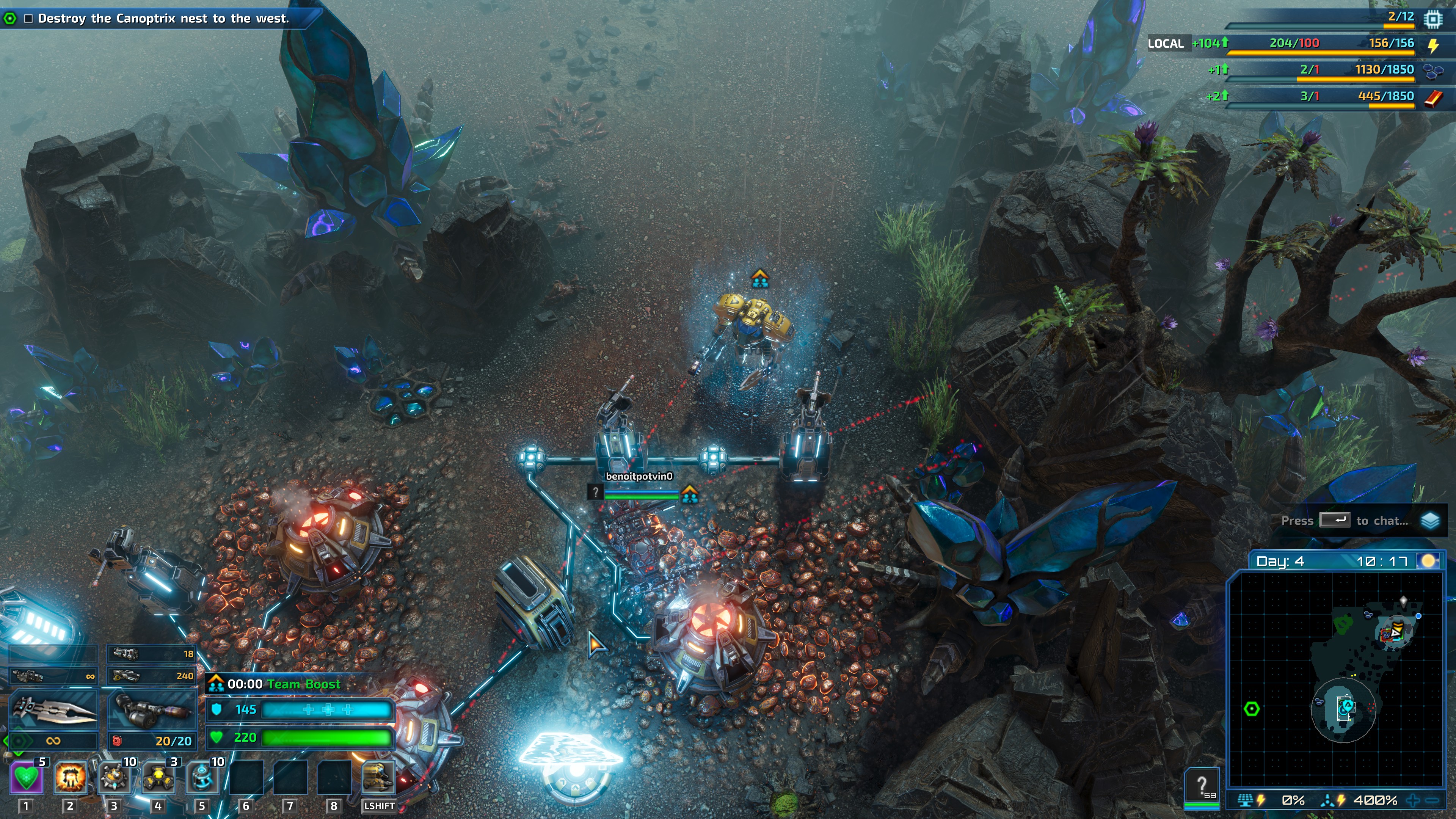Select the green heart repair item slot
Viewport: 1456px width, 819px height.
(27, 778)
